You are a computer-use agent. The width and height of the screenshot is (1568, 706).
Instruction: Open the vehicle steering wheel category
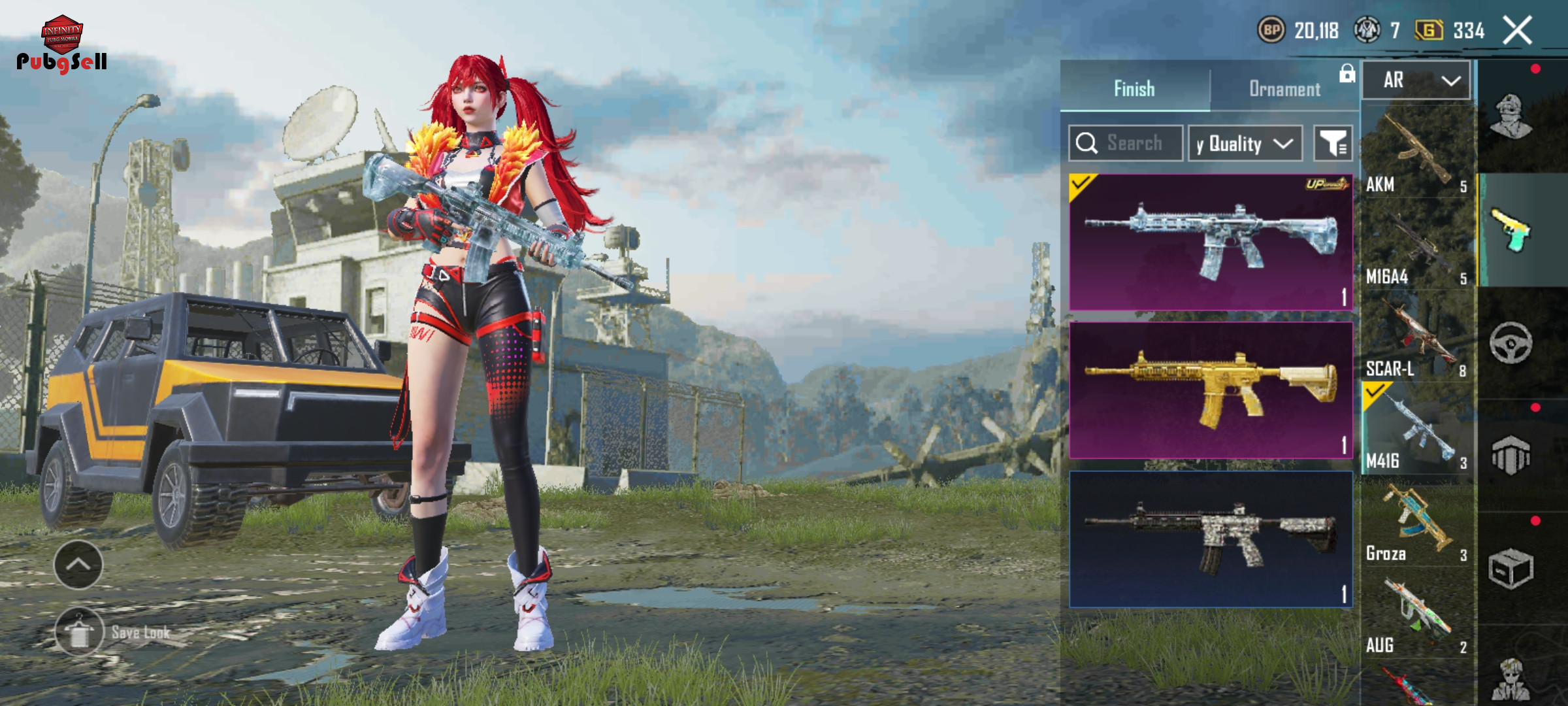click(x=1511, y=343)
